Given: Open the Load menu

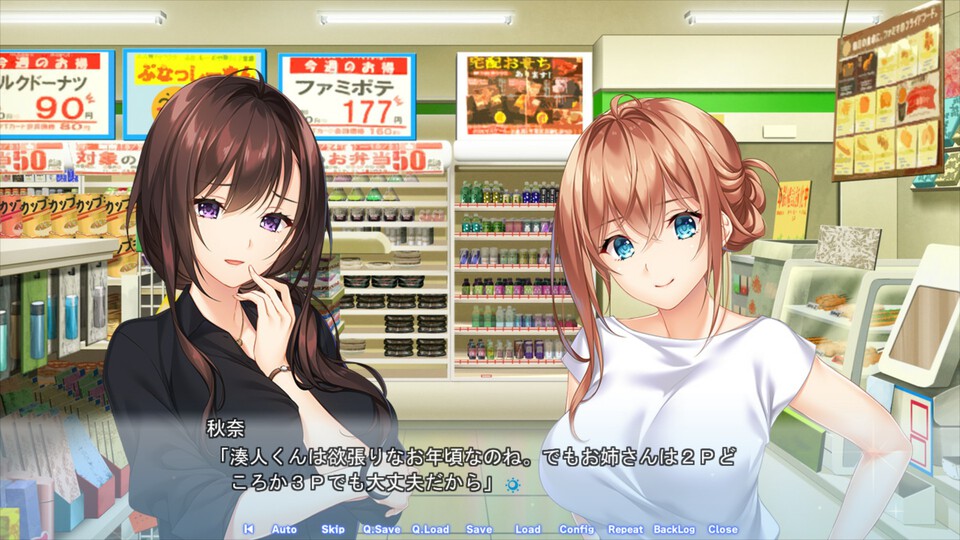Looking at the screenshot, I should click(527, 529).
